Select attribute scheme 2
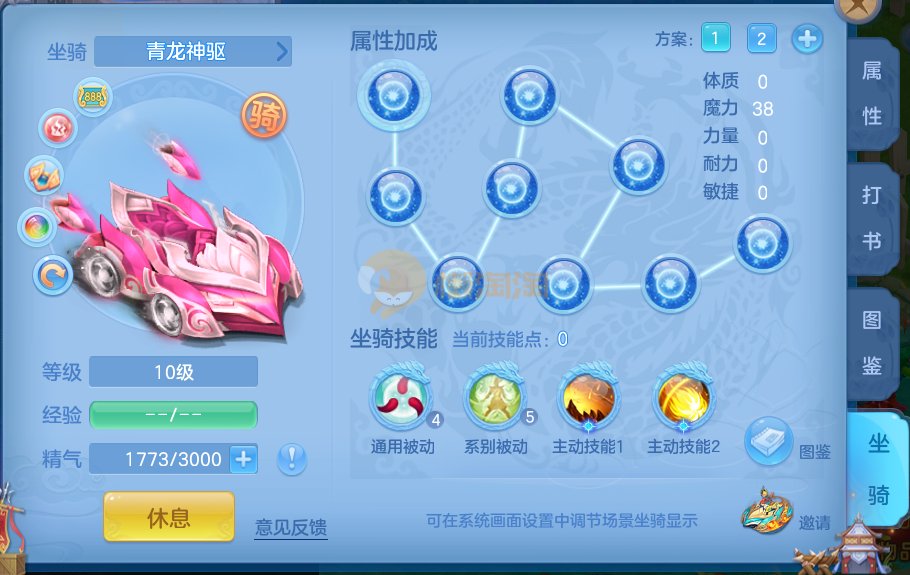Image resolution: width=910 pixels, height=575 pixels. 761,39
